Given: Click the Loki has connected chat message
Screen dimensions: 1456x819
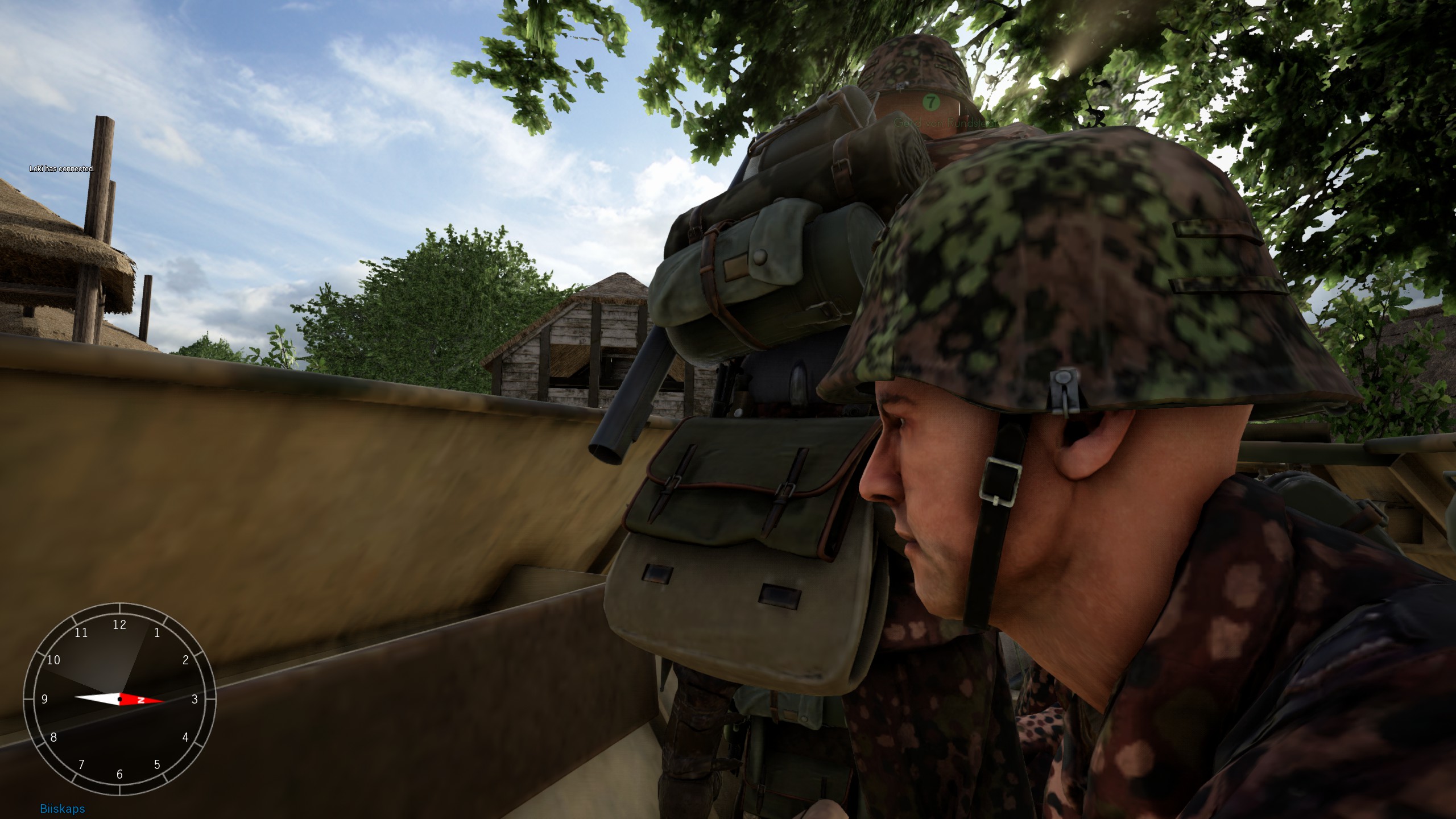Looking at the screenshot, I should 61,169.
